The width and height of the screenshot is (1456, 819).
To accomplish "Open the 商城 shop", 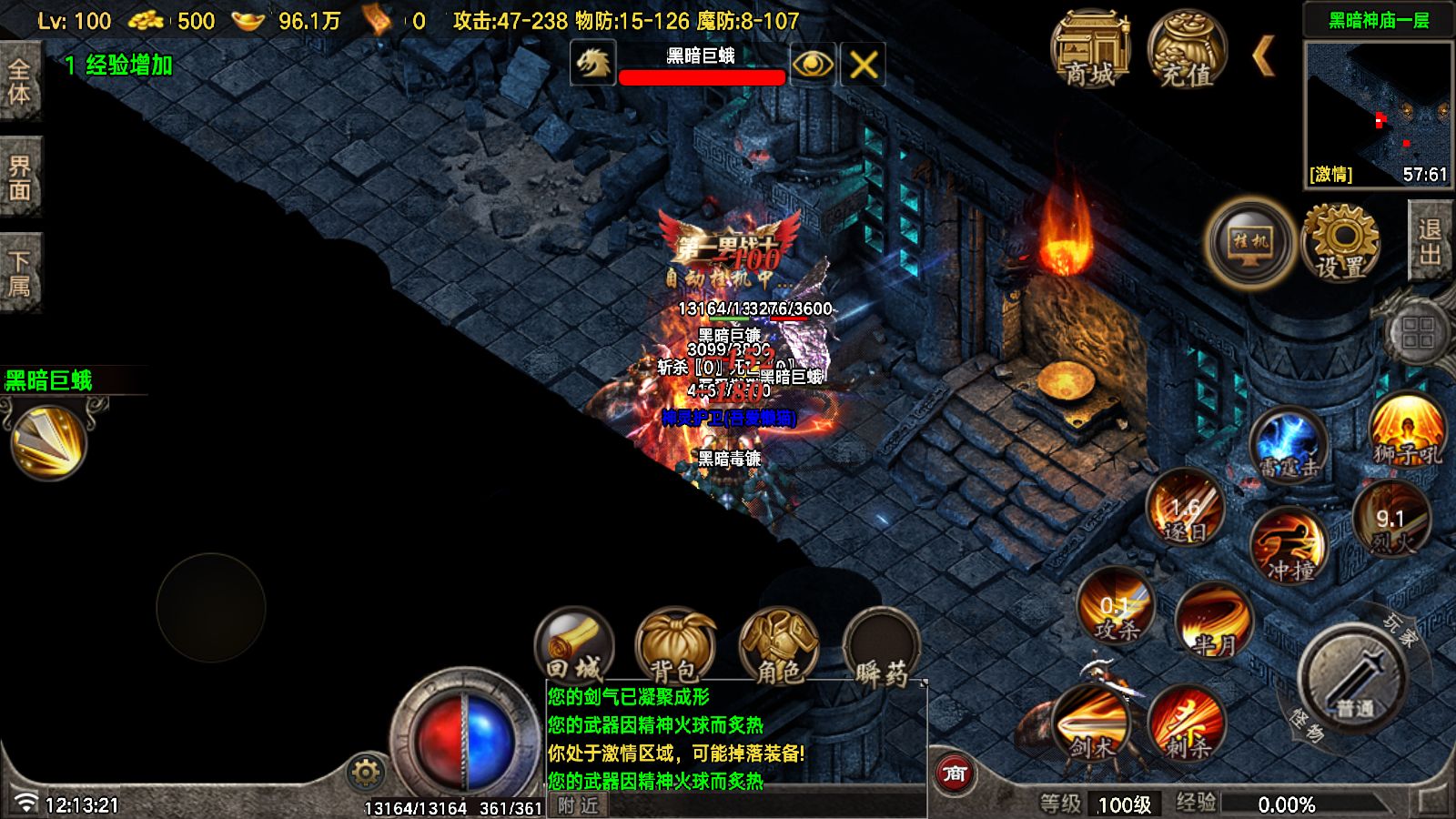I will (1090, 51).
